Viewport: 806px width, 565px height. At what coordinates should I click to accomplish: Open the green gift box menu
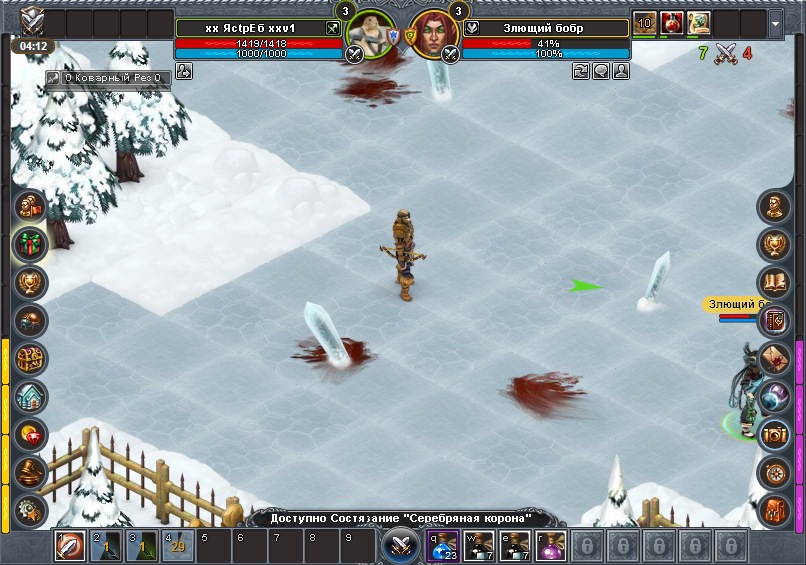[x=30, y=245]
